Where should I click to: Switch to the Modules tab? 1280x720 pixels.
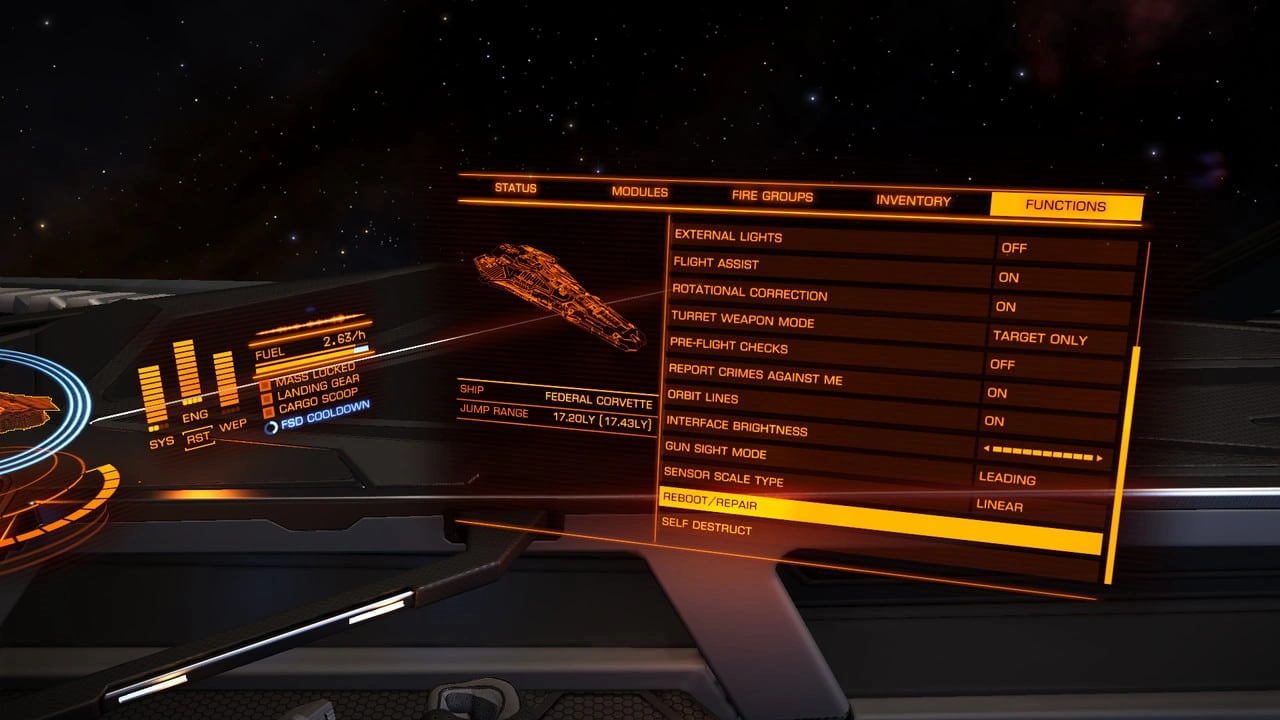click(x=640, y=192)
